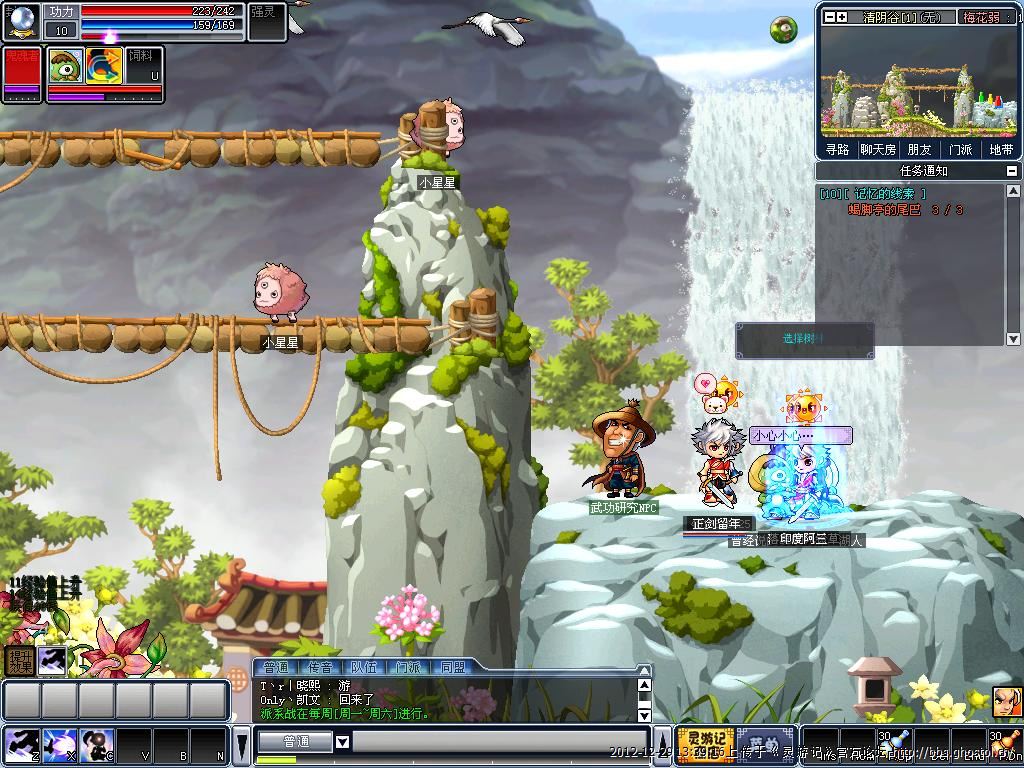The width and height of the screenshot is (1024, 768).
Task: Collapse the 任务通知 quest notification panel
Action: [1013, 171]
